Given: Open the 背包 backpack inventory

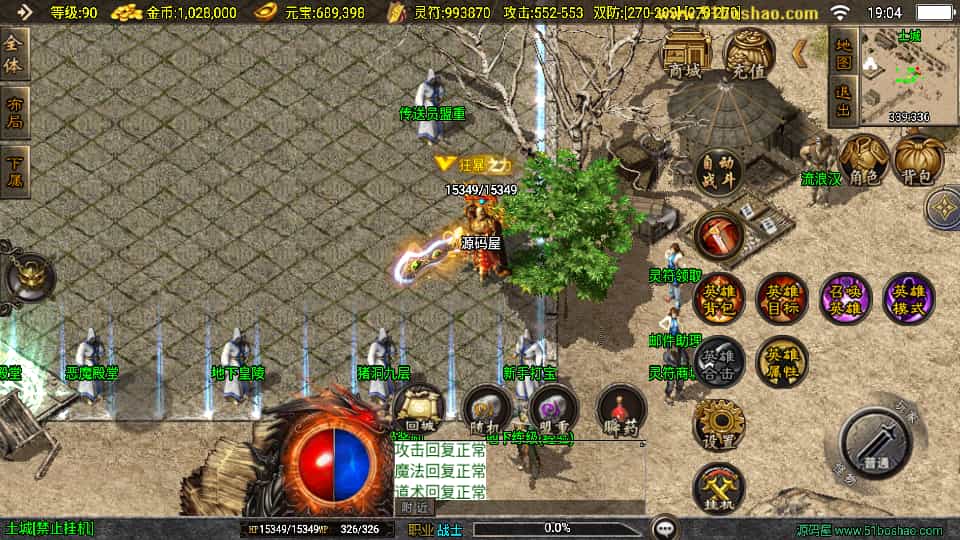Looking at the screenshot, I should (918, 159).
